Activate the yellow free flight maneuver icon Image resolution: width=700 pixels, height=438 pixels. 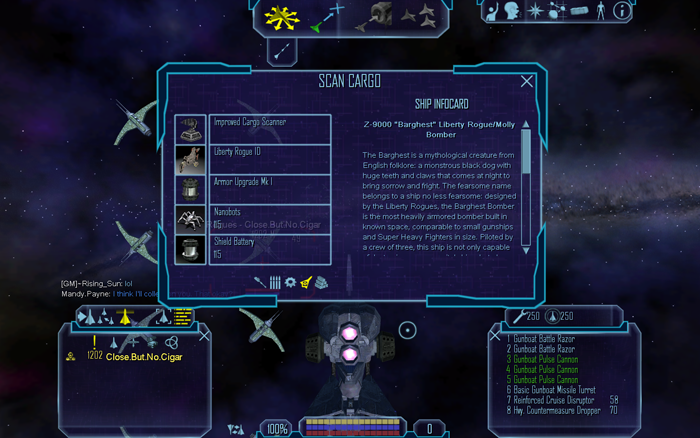279,16
